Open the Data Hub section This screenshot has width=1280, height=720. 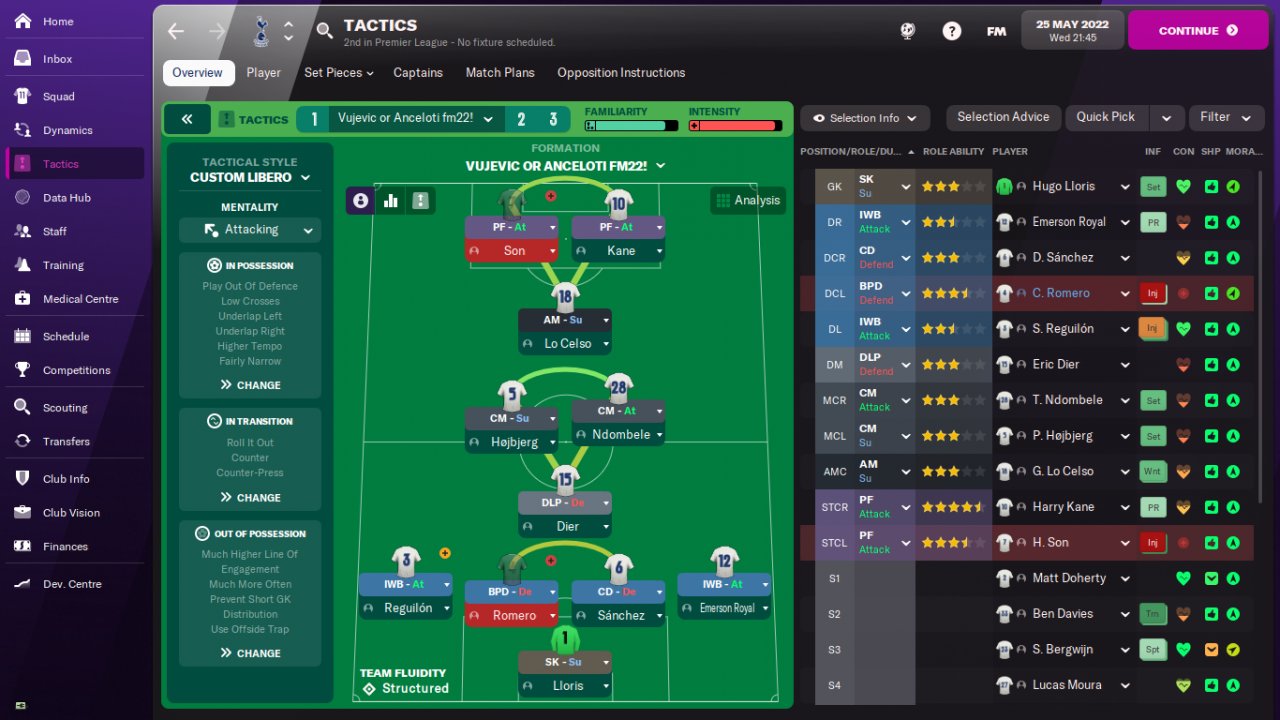66,198
